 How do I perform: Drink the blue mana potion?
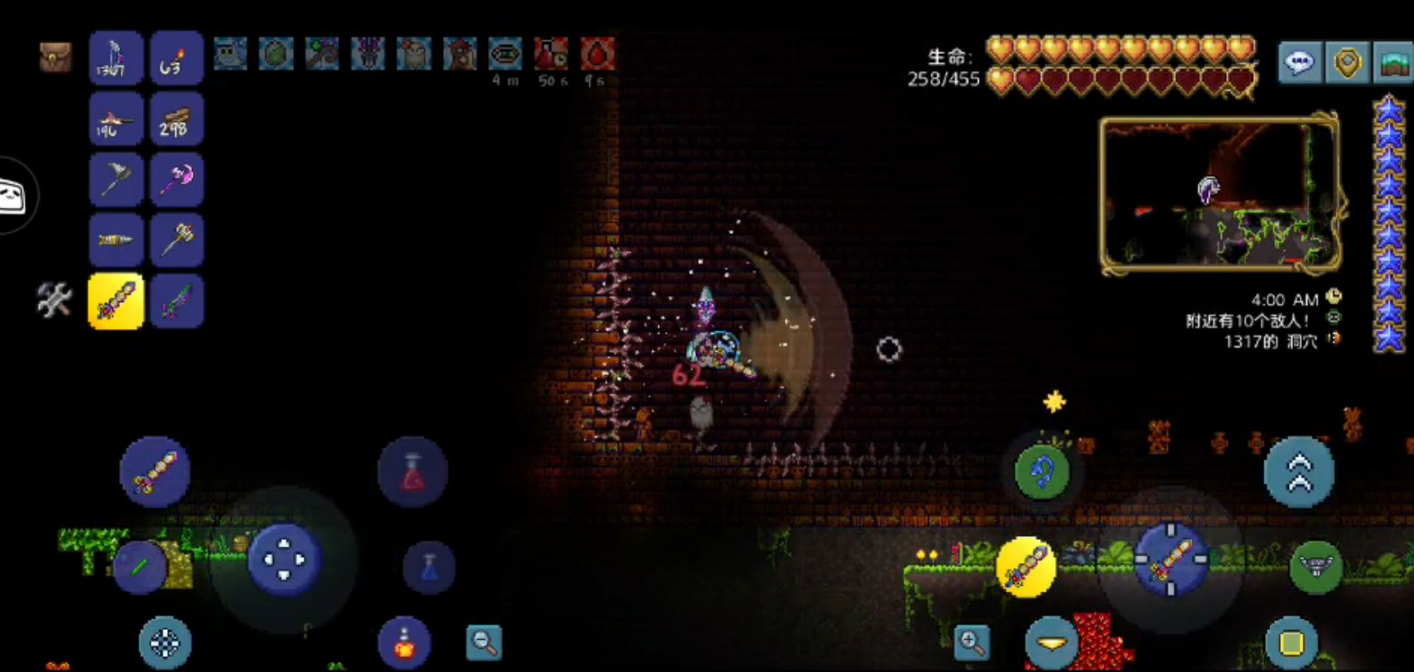coord(429,567)
